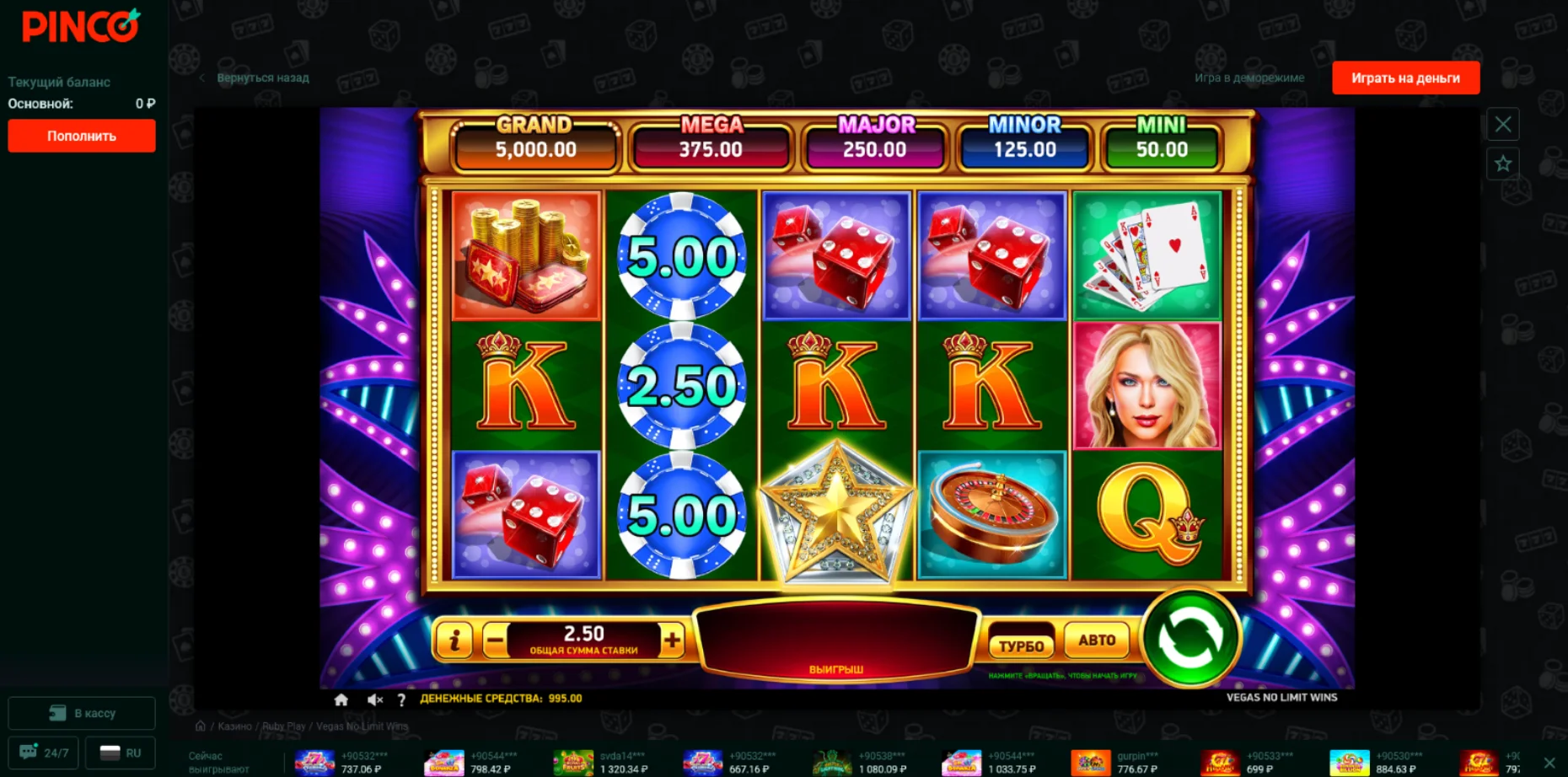Change language with RU selector
Viewport: 1568px width, 777px height.
pyautogui.click(x=121, y=753)
